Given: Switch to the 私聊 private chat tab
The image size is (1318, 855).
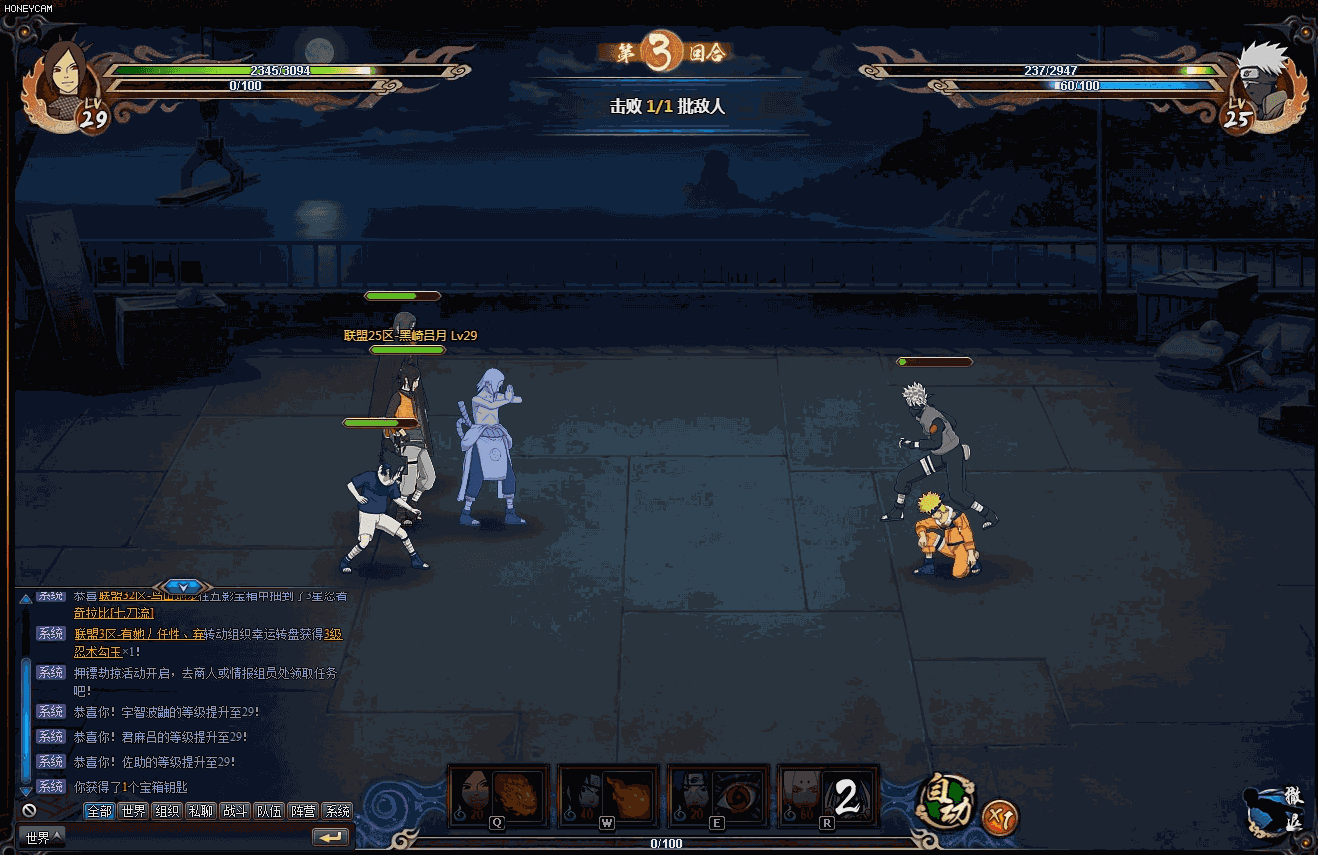Looking at the screenshot, I should point(201,811).
